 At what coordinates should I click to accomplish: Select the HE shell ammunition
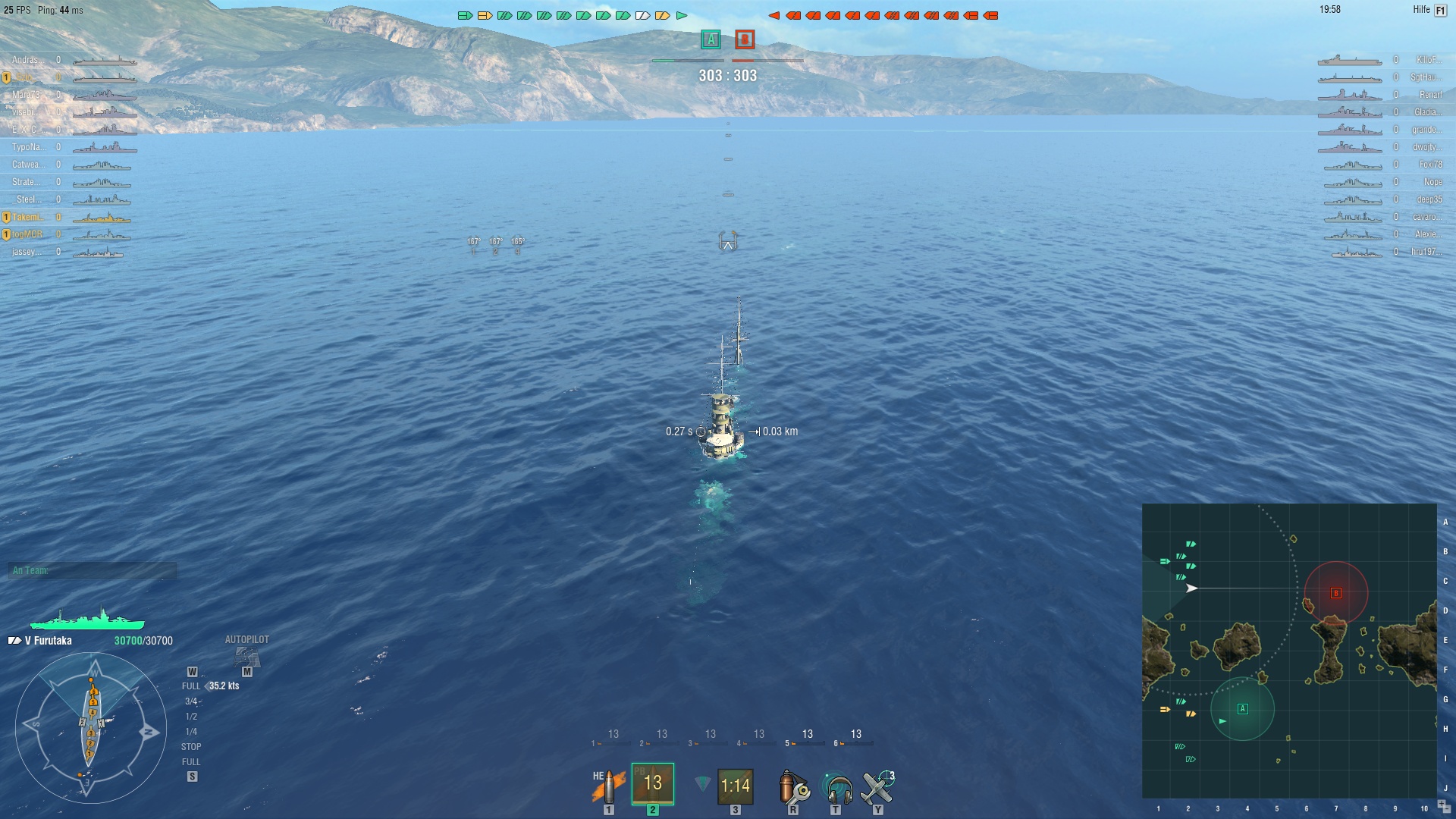pyautogui.click(x=608, y=786)
